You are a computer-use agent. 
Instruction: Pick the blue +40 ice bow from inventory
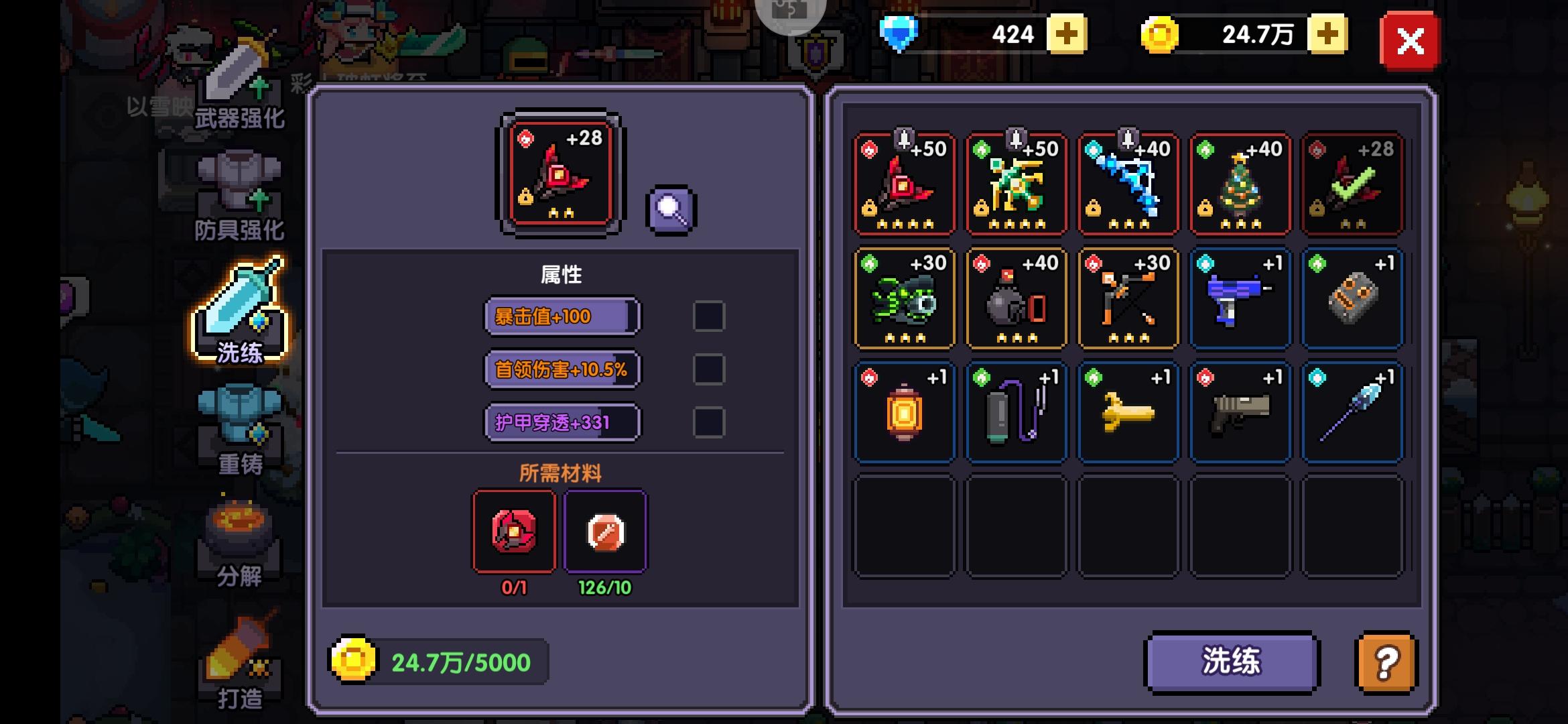pos(1128,184)
